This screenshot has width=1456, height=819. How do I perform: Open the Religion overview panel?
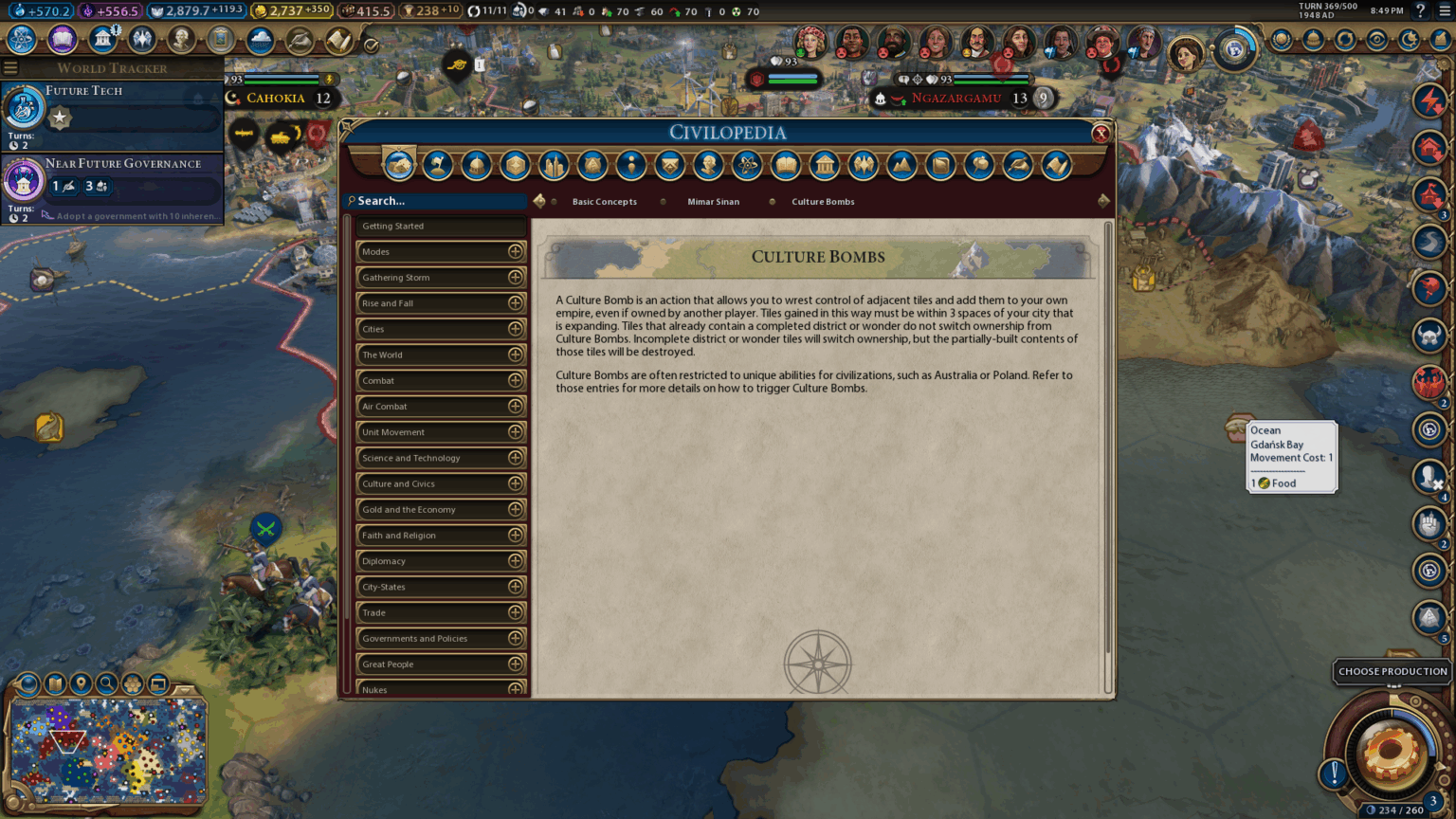pos(142,41)
